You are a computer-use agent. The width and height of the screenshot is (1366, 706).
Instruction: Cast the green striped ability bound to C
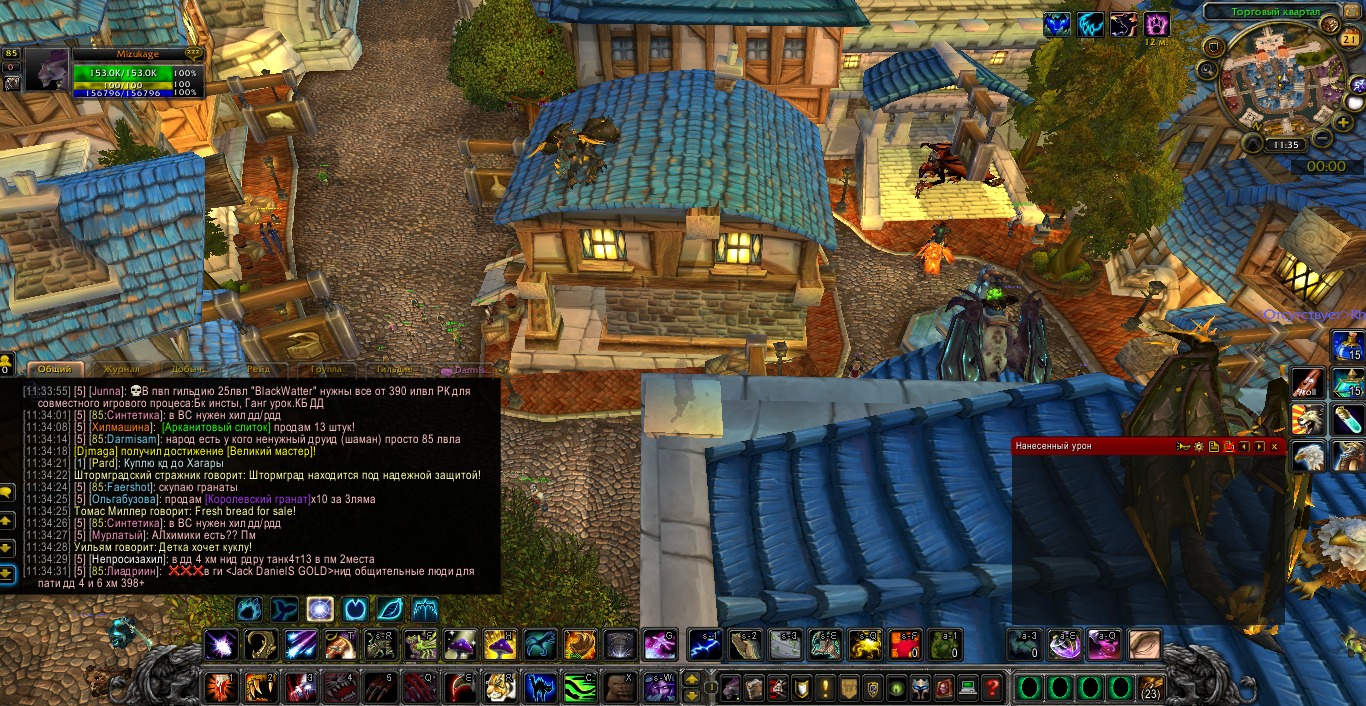click(580, 687)
